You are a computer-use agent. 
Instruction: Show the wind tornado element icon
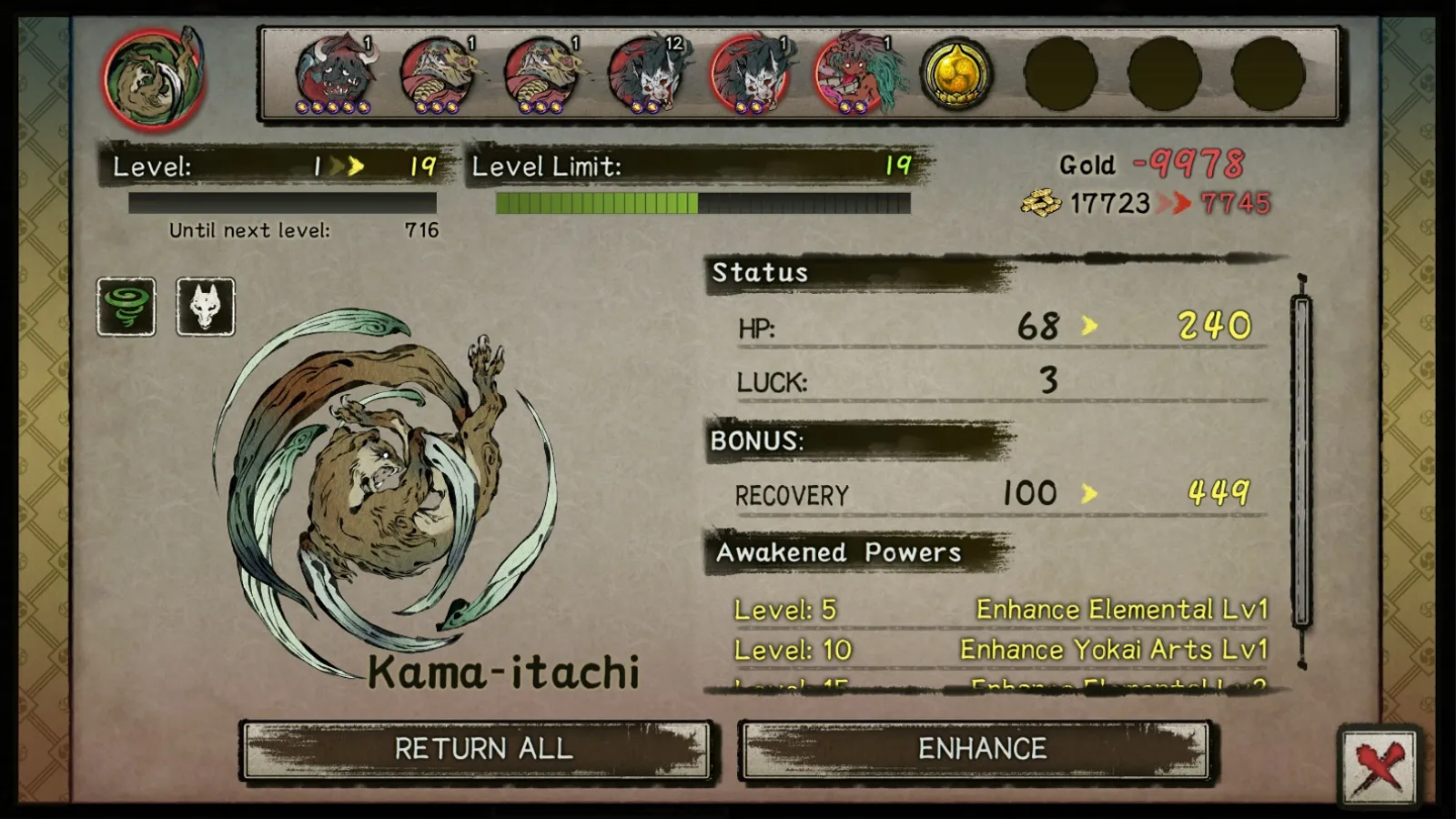126,307
